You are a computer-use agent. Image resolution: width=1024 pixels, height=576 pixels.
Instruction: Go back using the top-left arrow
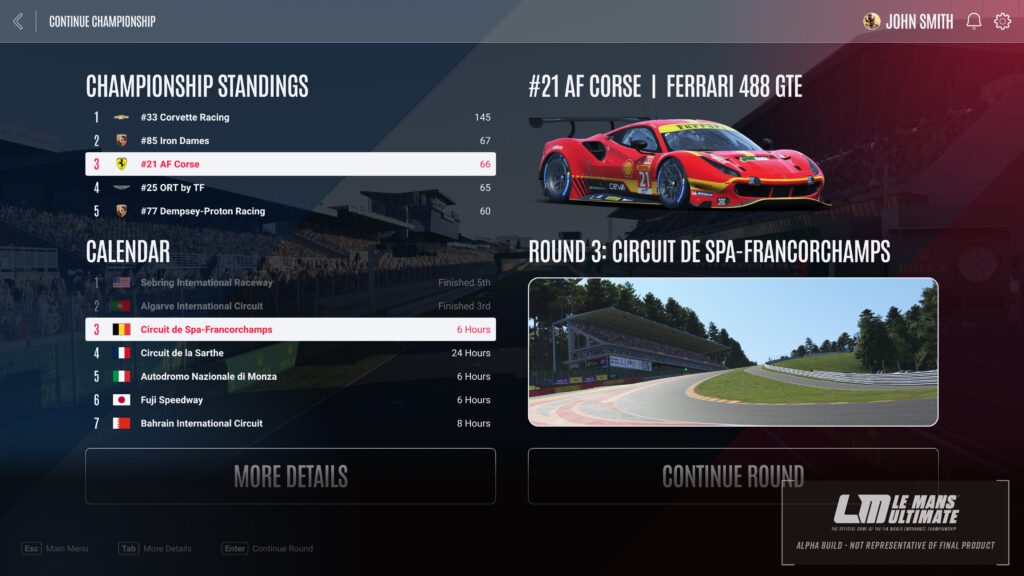pos(18,21)
